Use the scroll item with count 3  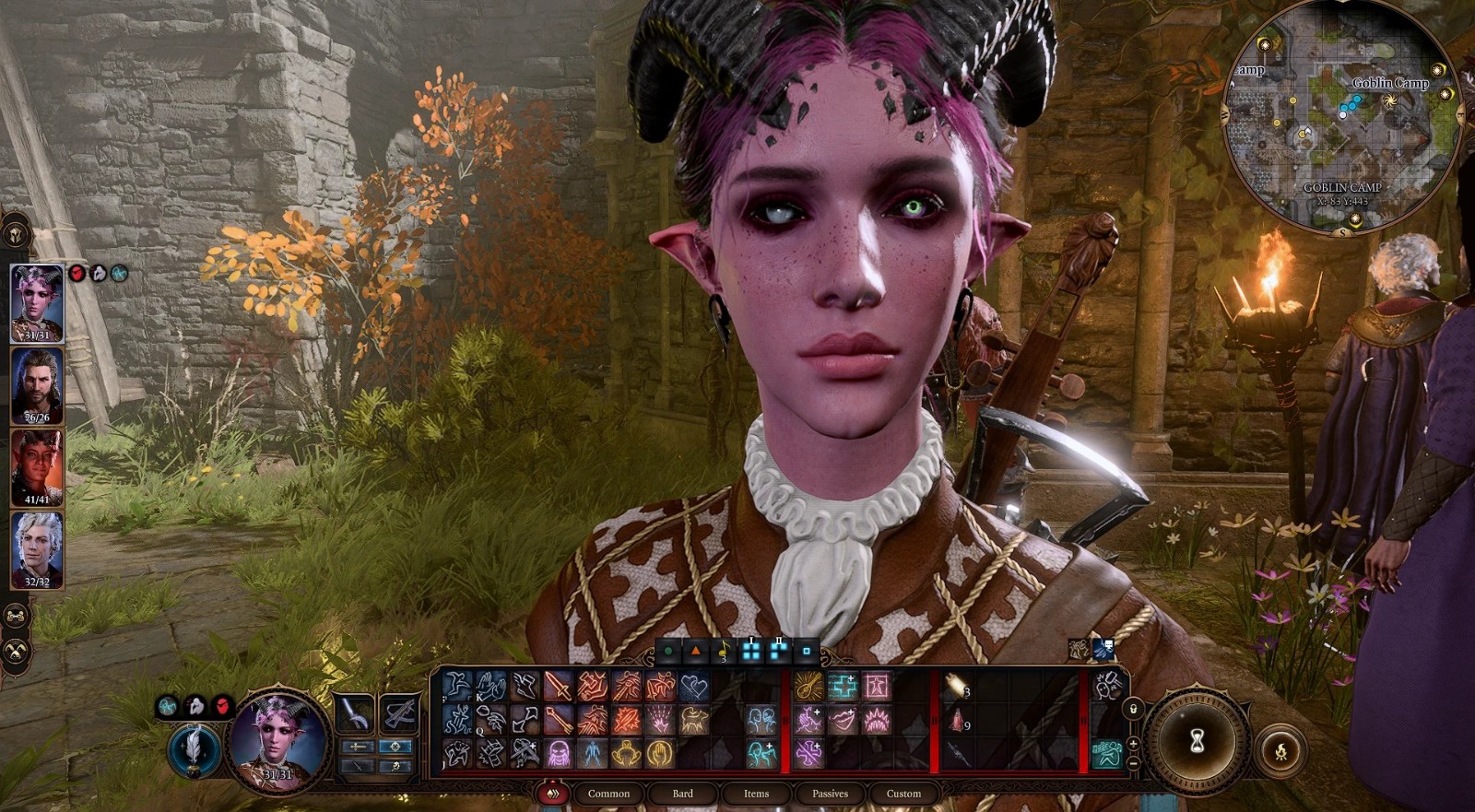point(957,687)
